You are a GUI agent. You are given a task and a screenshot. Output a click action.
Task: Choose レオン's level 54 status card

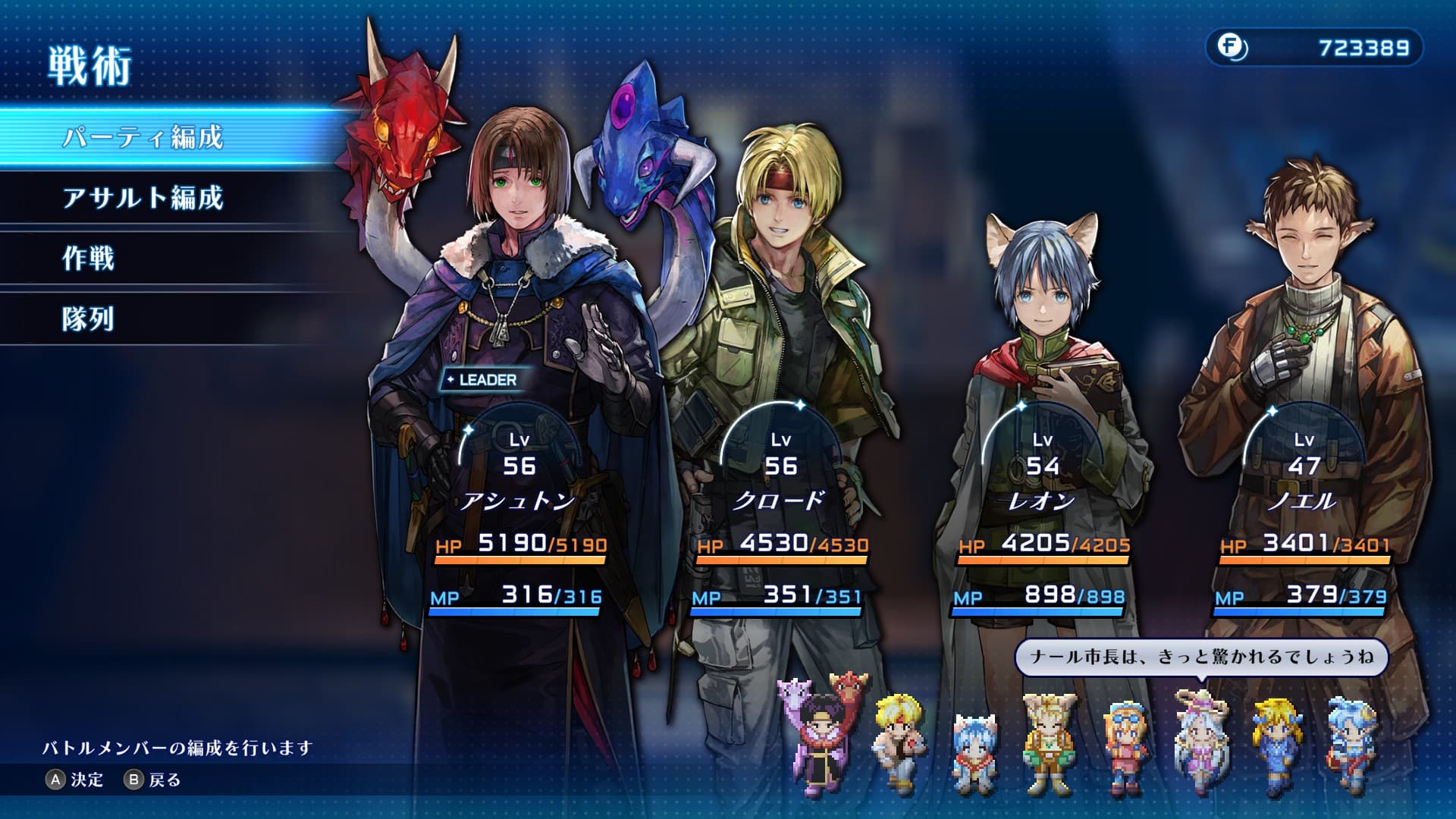coord(1043,516)
